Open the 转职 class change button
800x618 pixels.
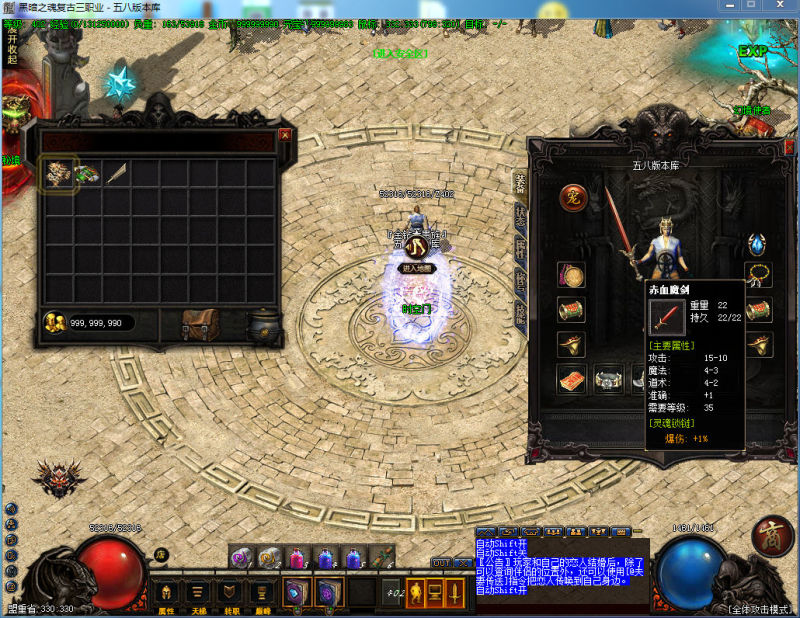[230, 592]
